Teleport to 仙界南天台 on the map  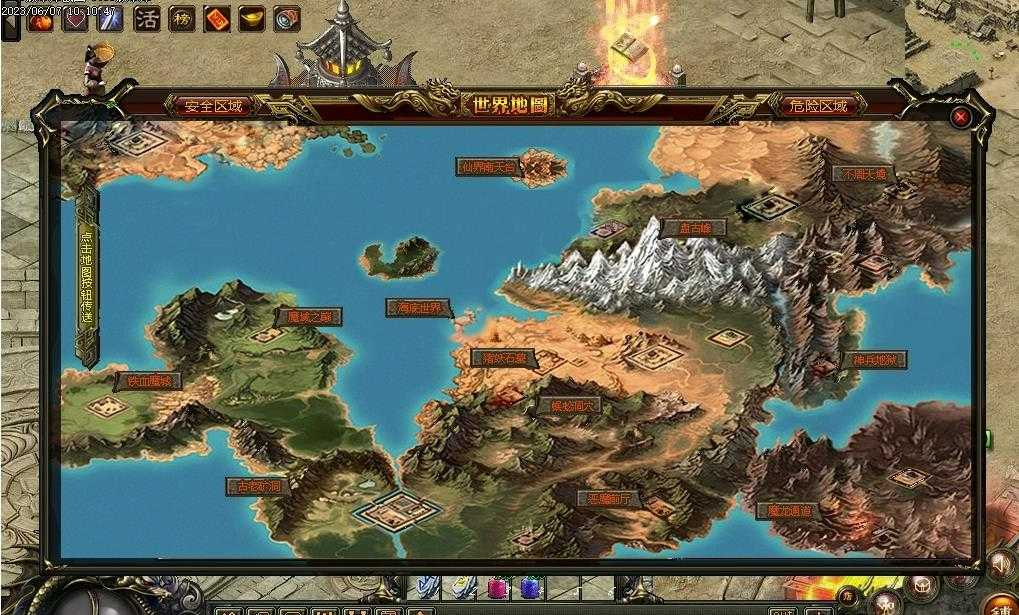[488, 167]
